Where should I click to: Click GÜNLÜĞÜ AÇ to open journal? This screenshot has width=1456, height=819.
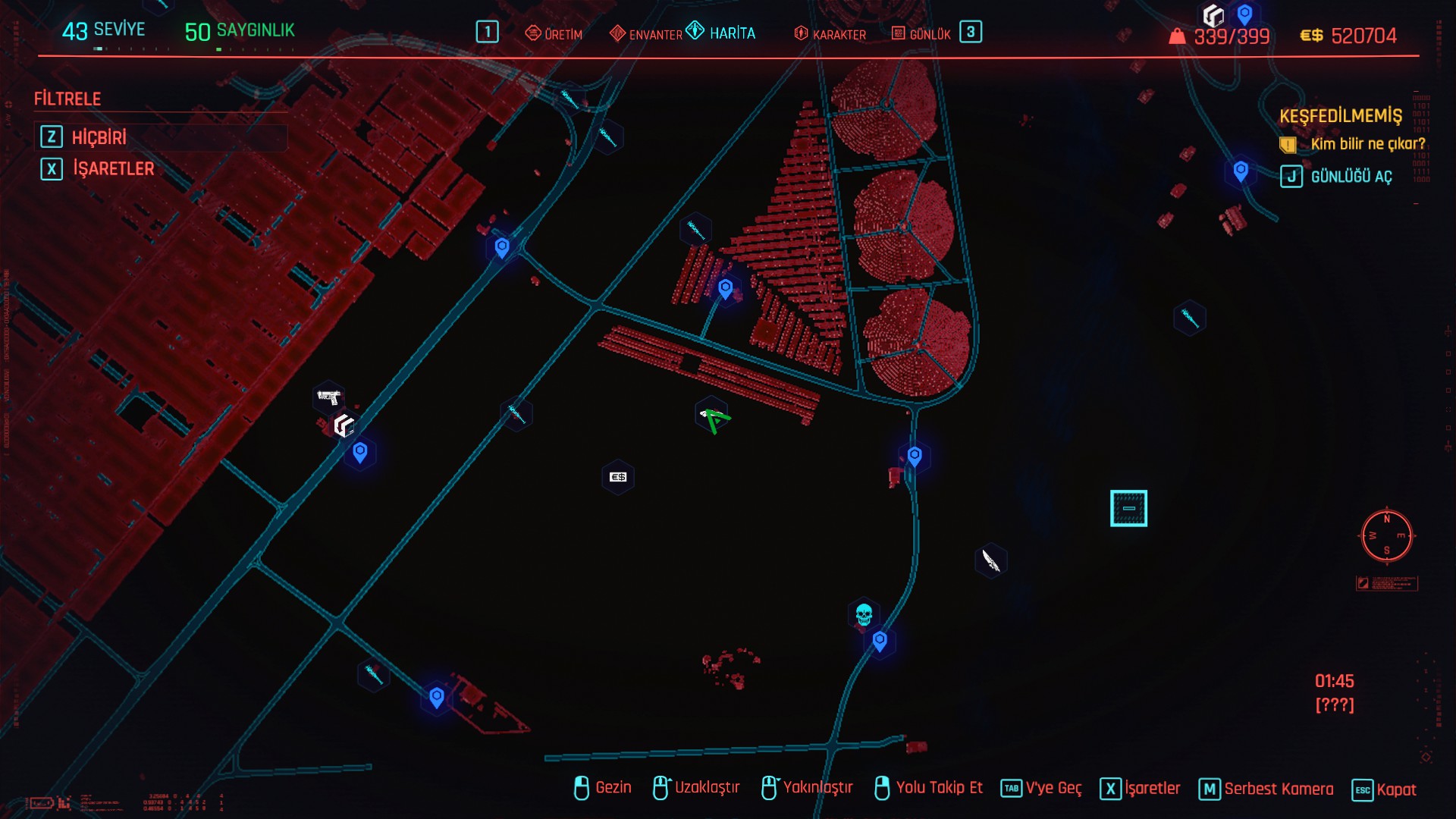tap(1351, 177)
